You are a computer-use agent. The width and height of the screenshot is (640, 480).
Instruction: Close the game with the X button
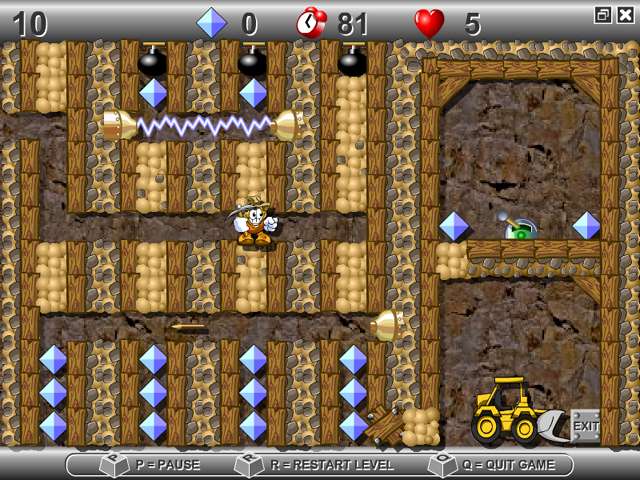click(625, 14)
